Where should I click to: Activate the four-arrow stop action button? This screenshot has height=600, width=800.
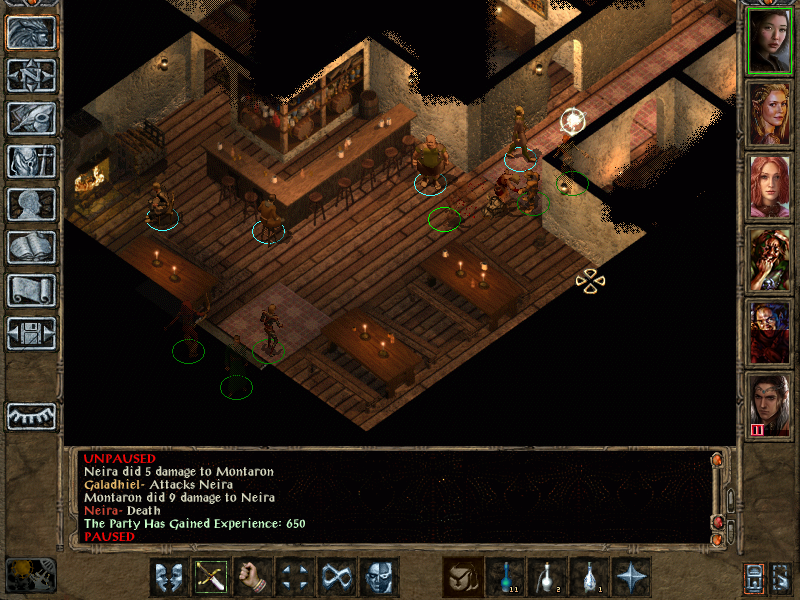coord(295,577)
